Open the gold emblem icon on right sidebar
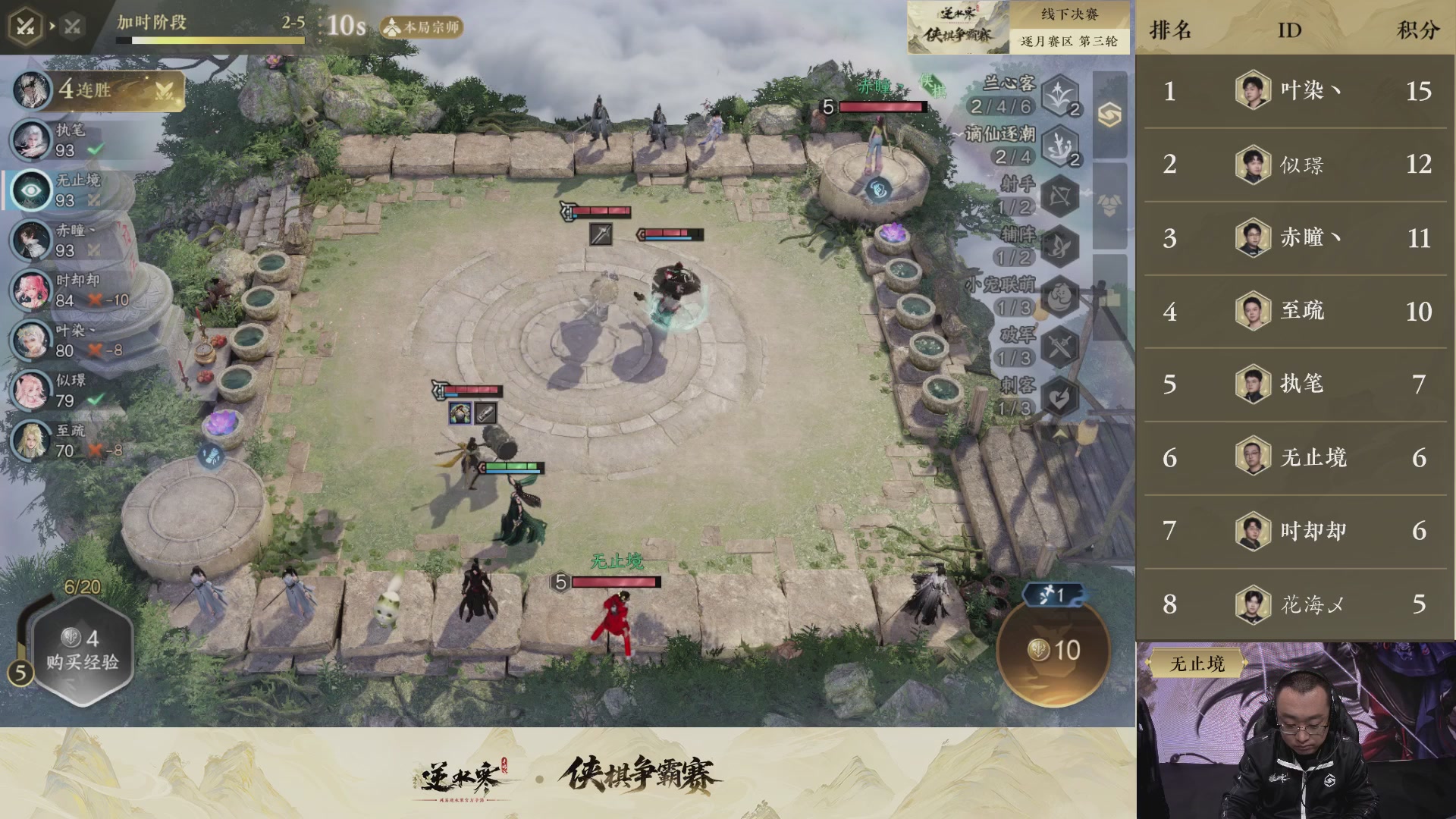Image resolution: width=1456 pixels, height=819 pixels. click(x=1109, y=112)
